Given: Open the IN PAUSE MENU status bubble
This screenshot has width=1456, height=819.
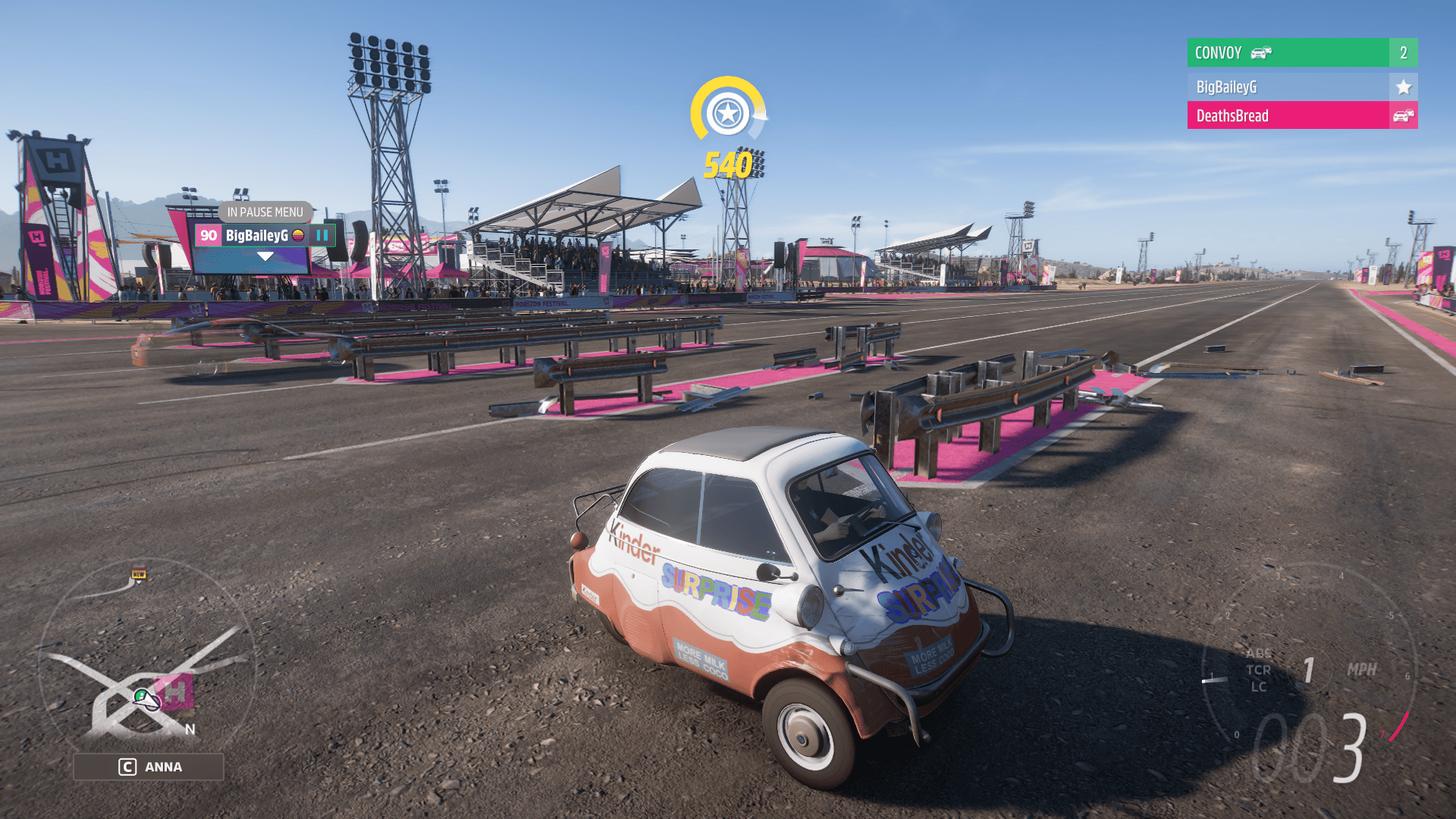Looking at the screenshot, I should pos(265,212).
